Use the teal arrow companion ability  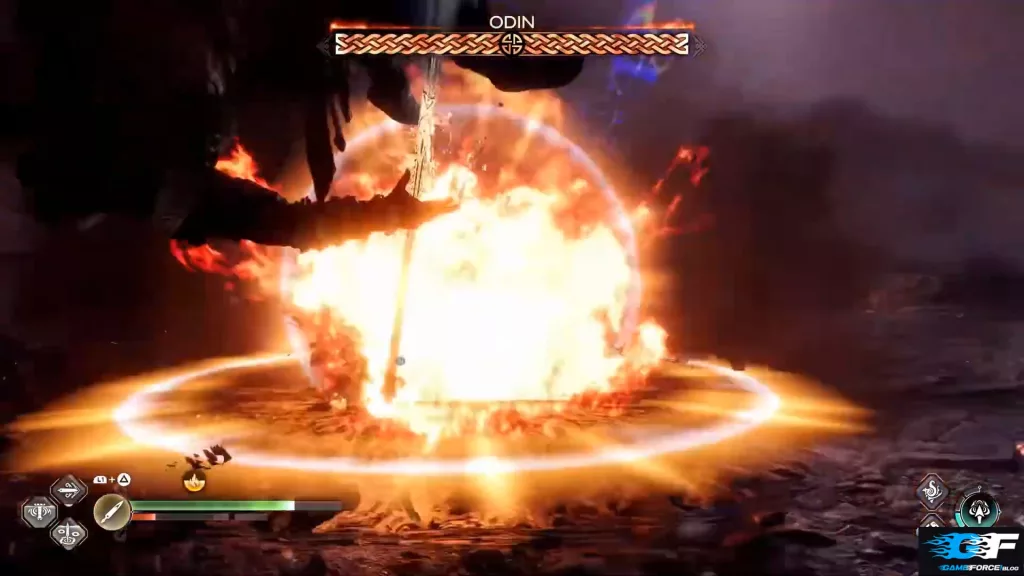point(977,509)
